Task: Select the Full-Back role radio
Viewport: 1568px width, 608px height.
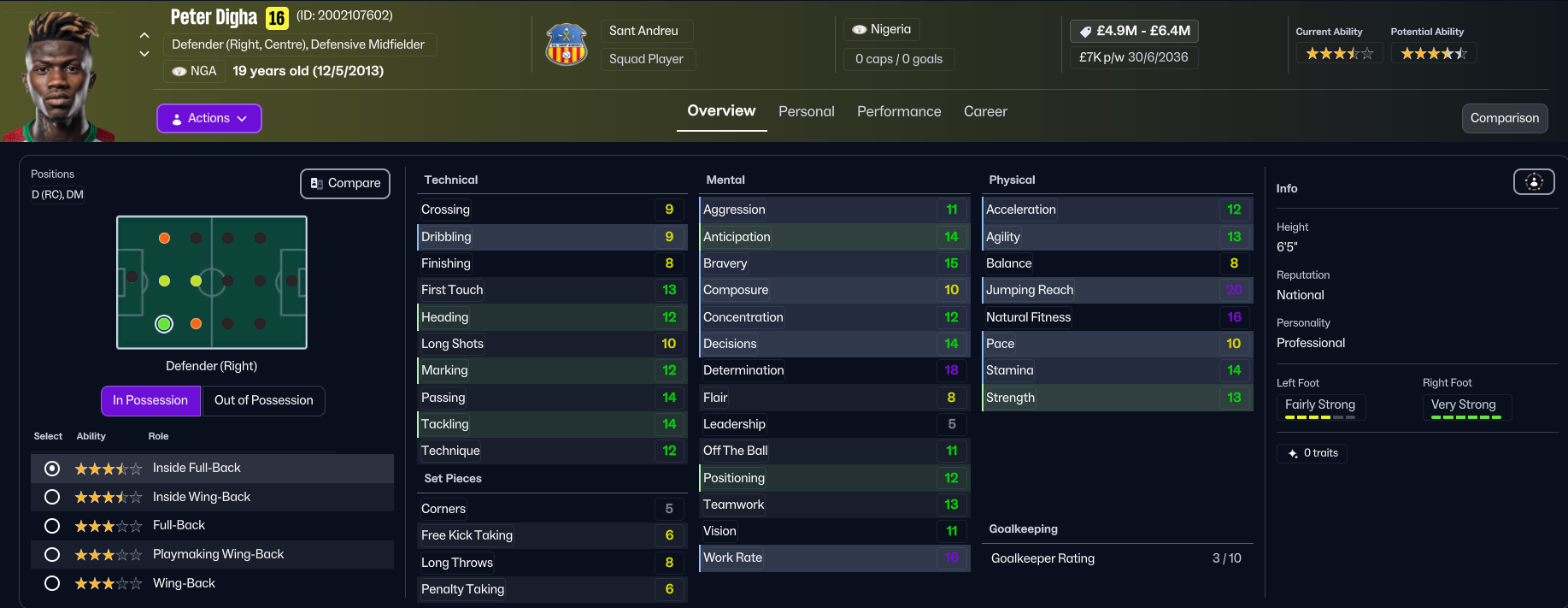Action: click(x=52, y=525)
